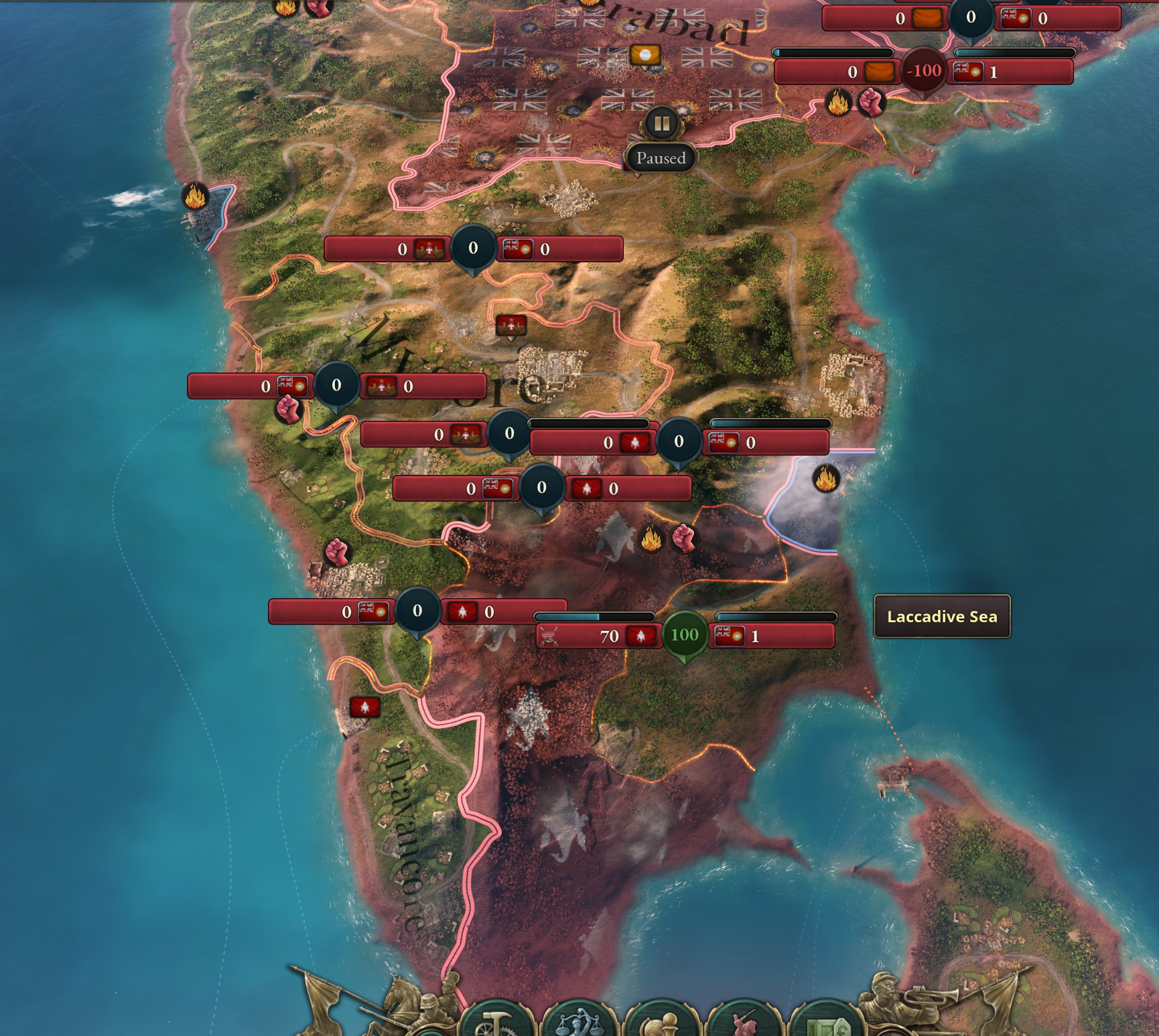Click the devastation fire icon near the east coast

click(x=827, y=479)
